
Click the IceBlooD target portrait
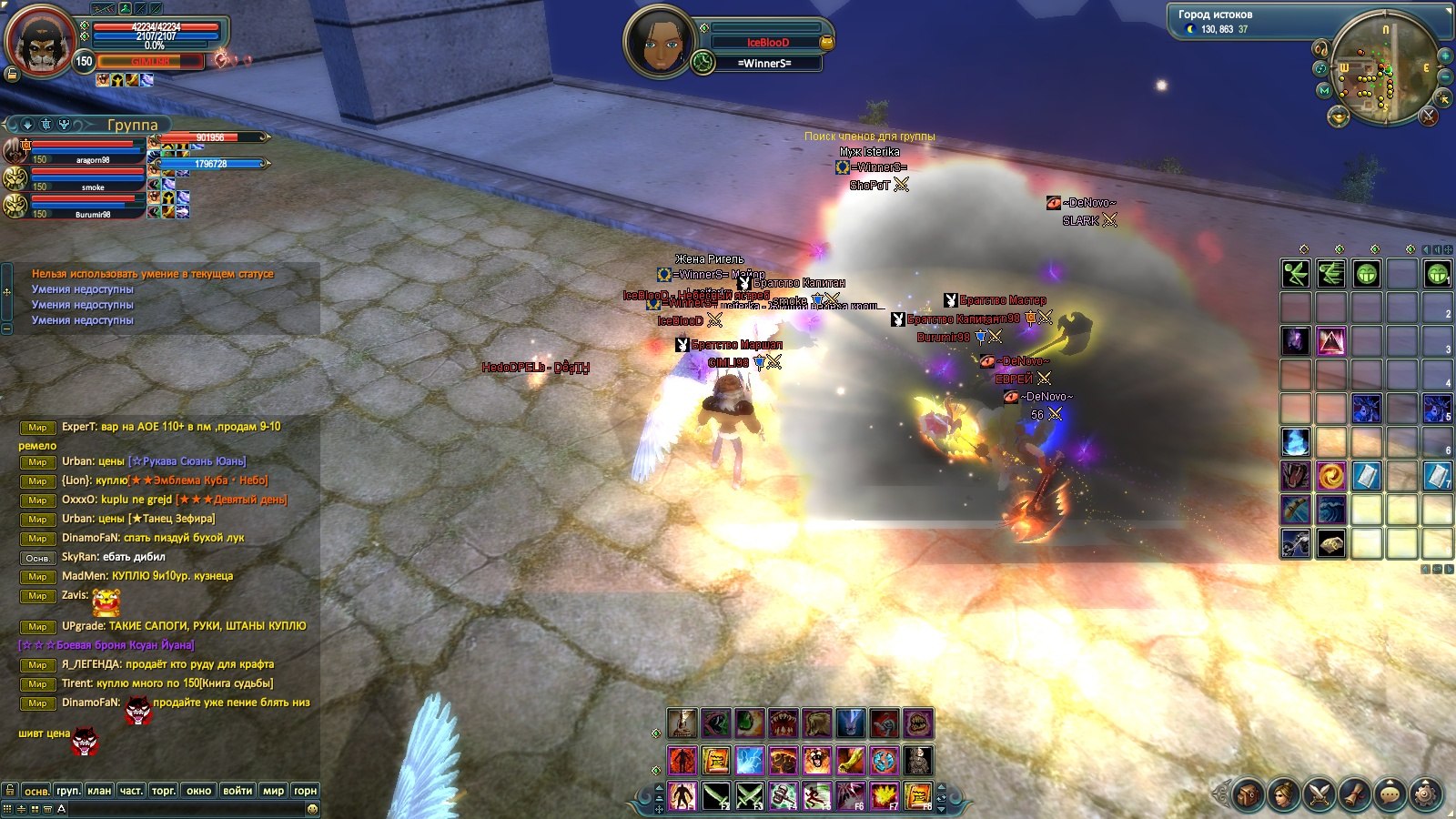657,43
